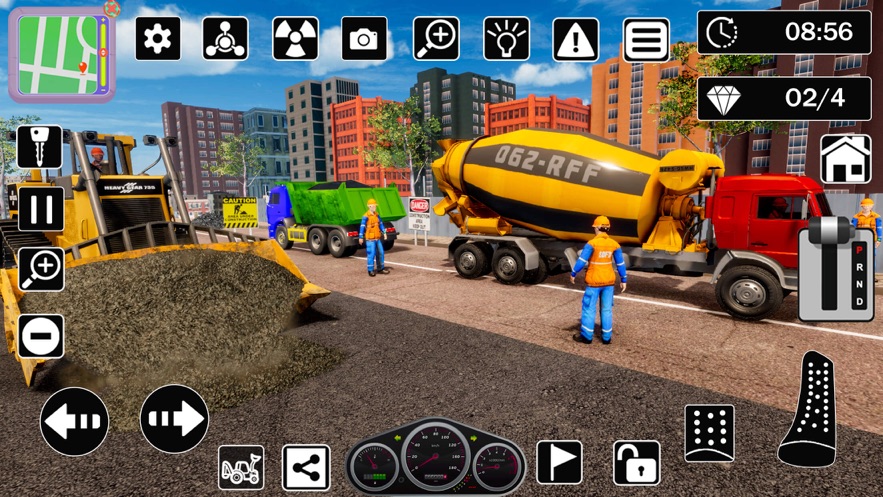Pause the game
The height and width of the screenshot is (497, 883).
coord(41,209)
